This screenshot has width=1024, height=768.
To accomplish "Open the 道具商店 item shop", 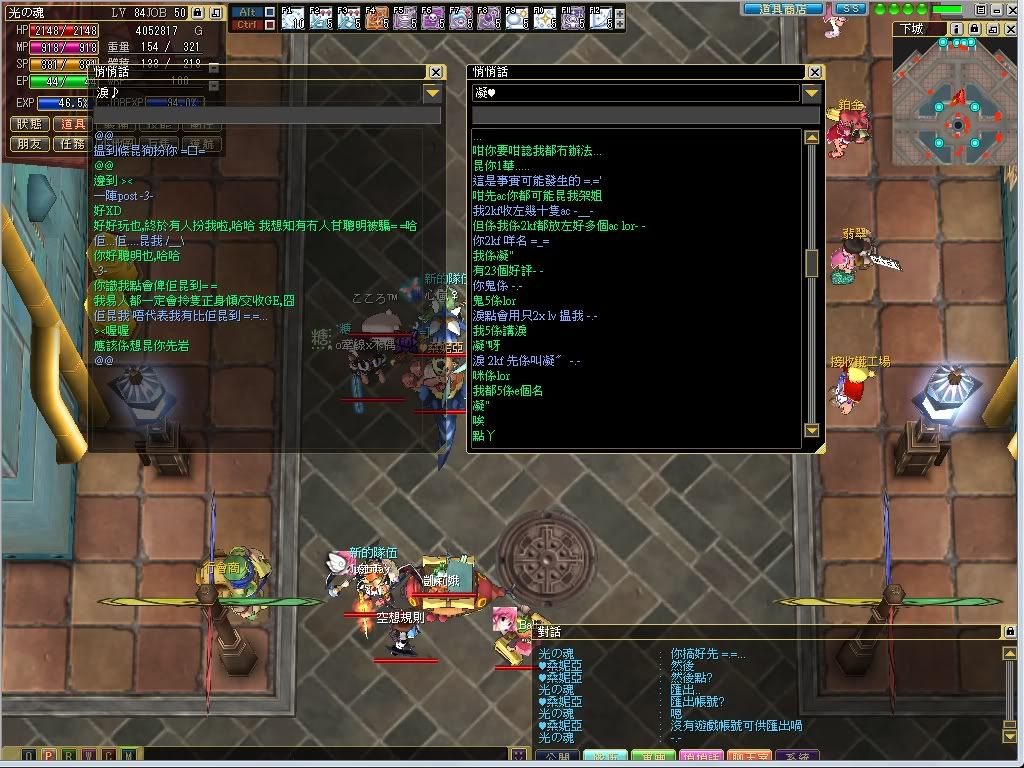I will [x=782, y=9].
